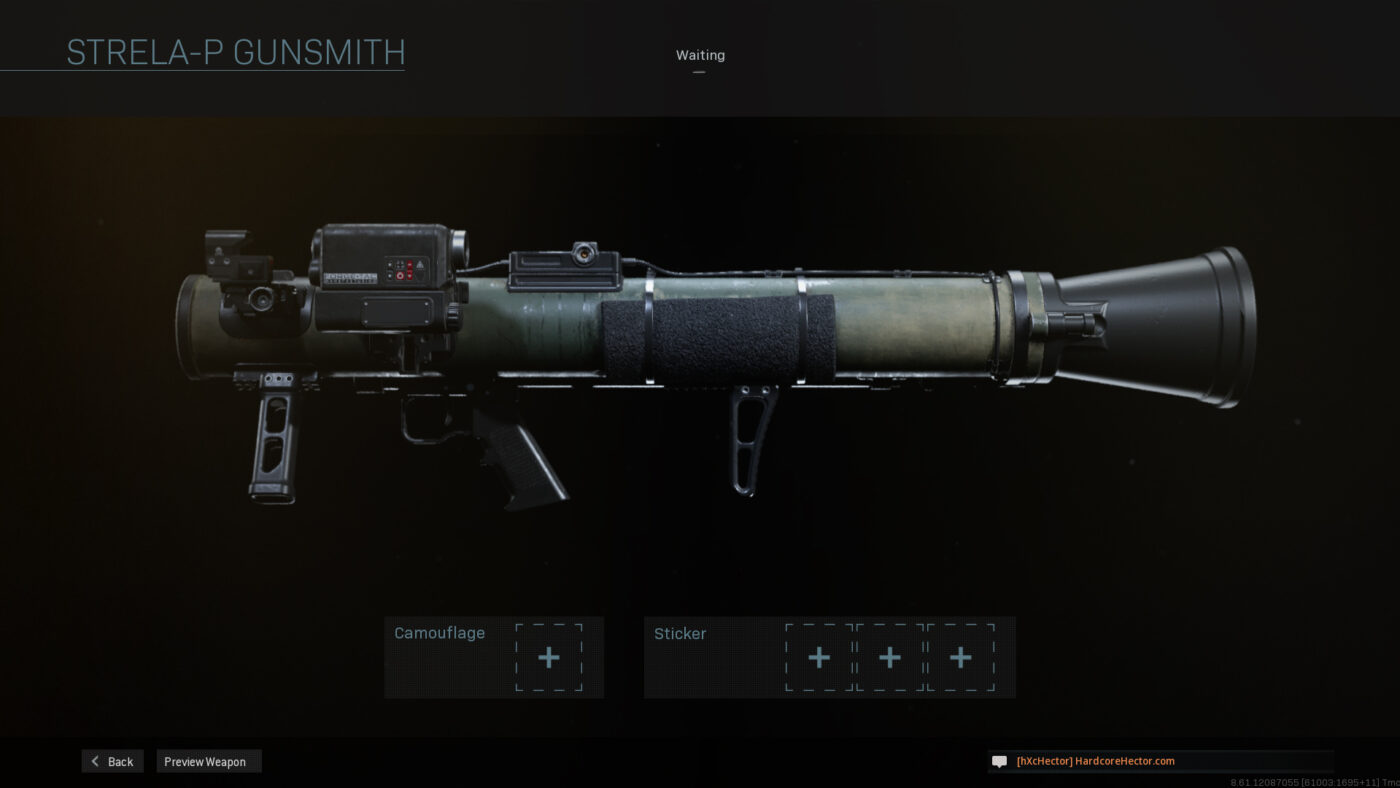1400x788 pixels.
Task: Add a camouflage in the Camouflage slot
Action: (x=549, y=657)
